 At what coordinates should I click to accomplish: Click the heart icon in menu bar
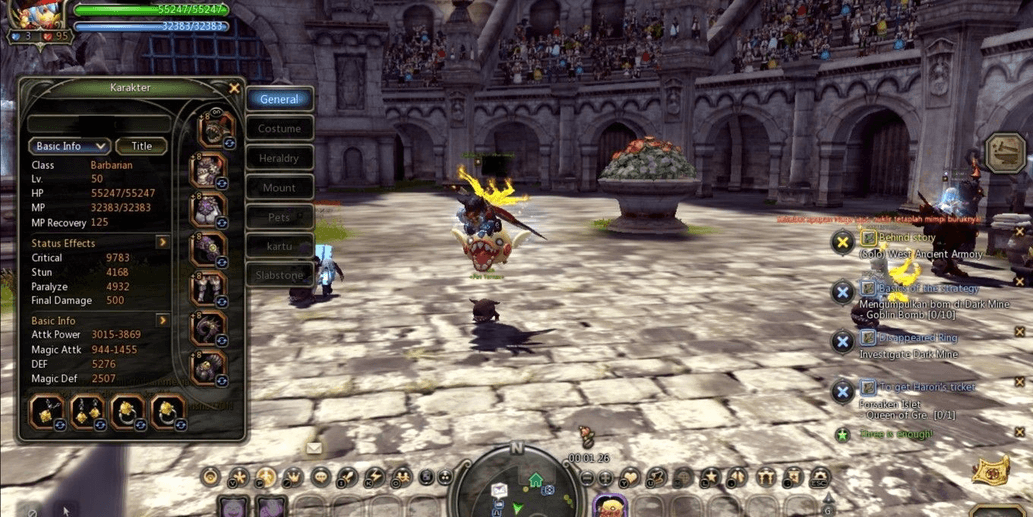click(x=630, y=478)
